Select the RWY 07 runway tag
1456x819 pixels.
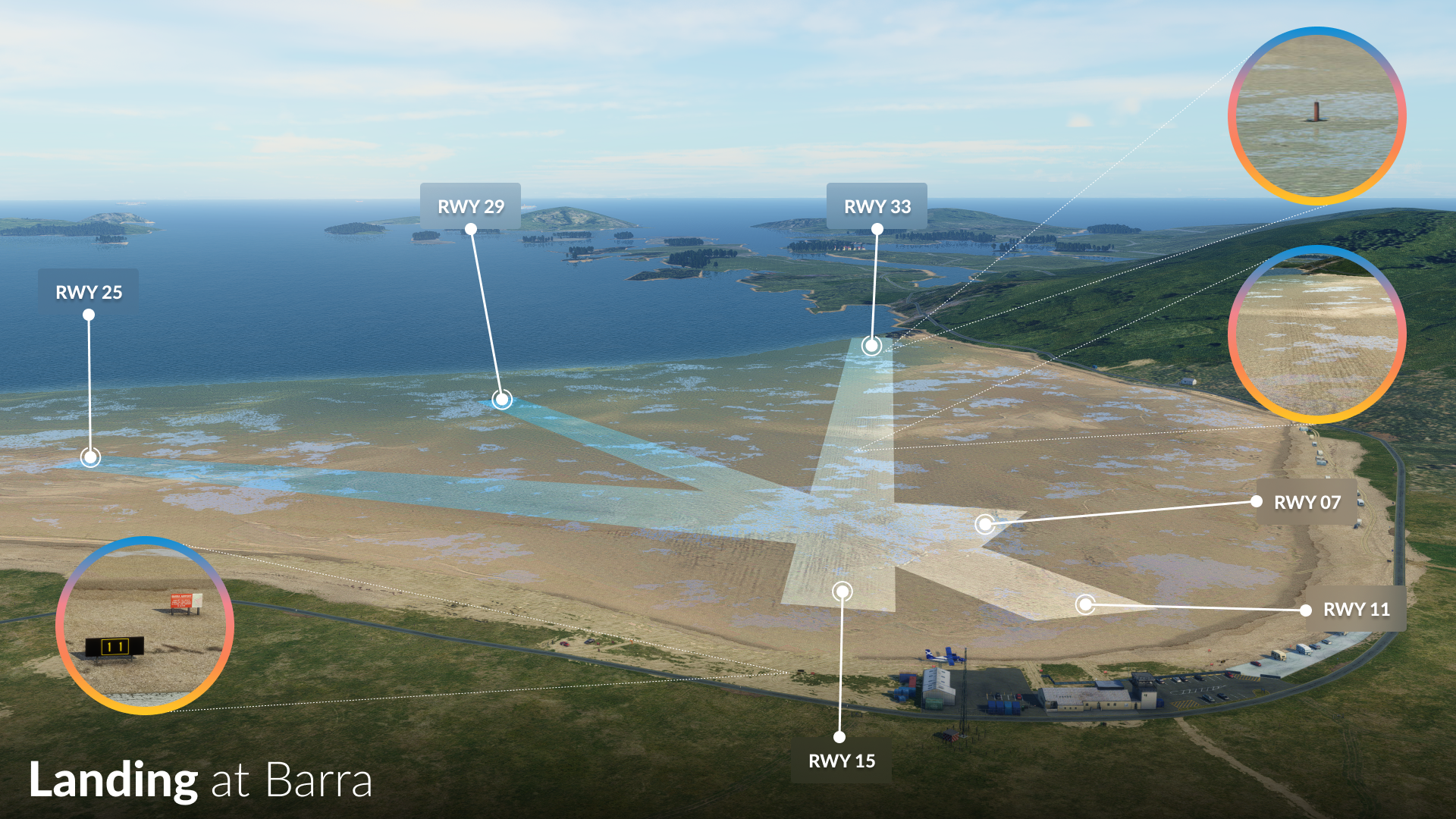pos(1307,502)
